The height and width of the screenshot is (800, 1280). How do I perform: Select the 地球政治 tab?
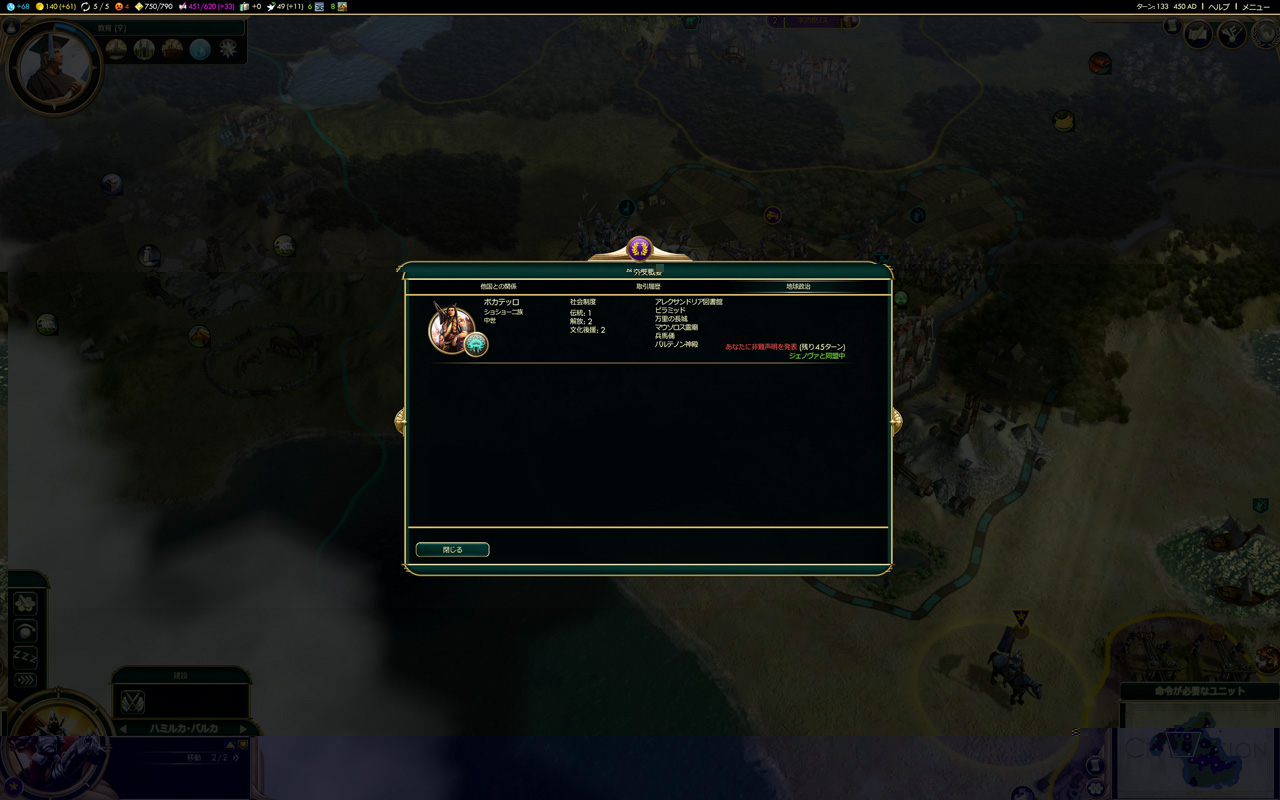click(x=798, y=287)
